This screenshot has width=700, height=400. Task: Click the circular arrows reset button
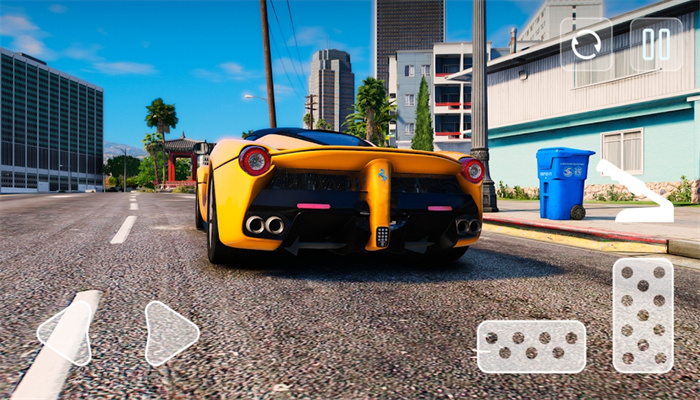tap(586, 44)
